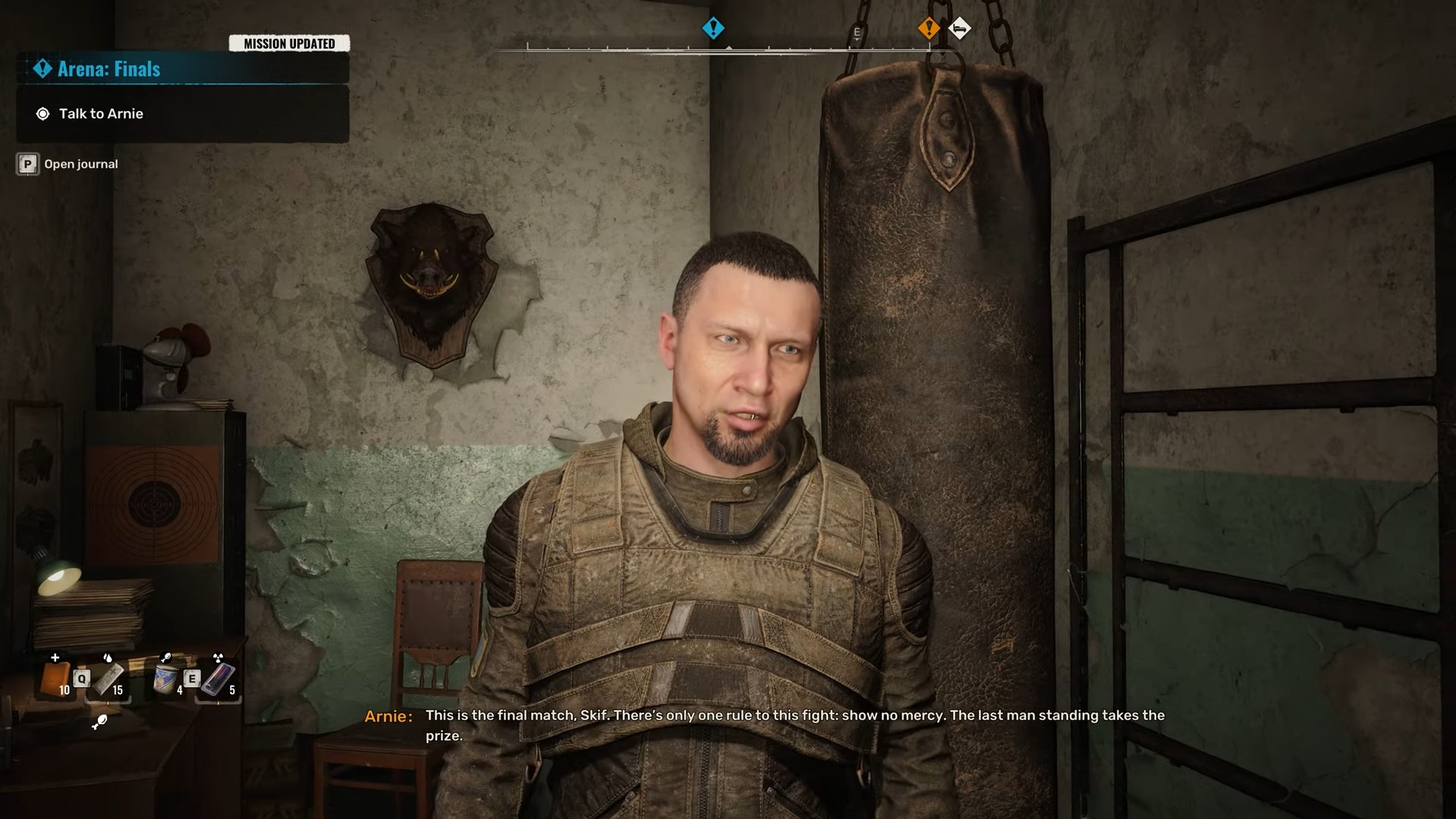Click the medkit cross icon above the medkit slot

coord(55,657)
